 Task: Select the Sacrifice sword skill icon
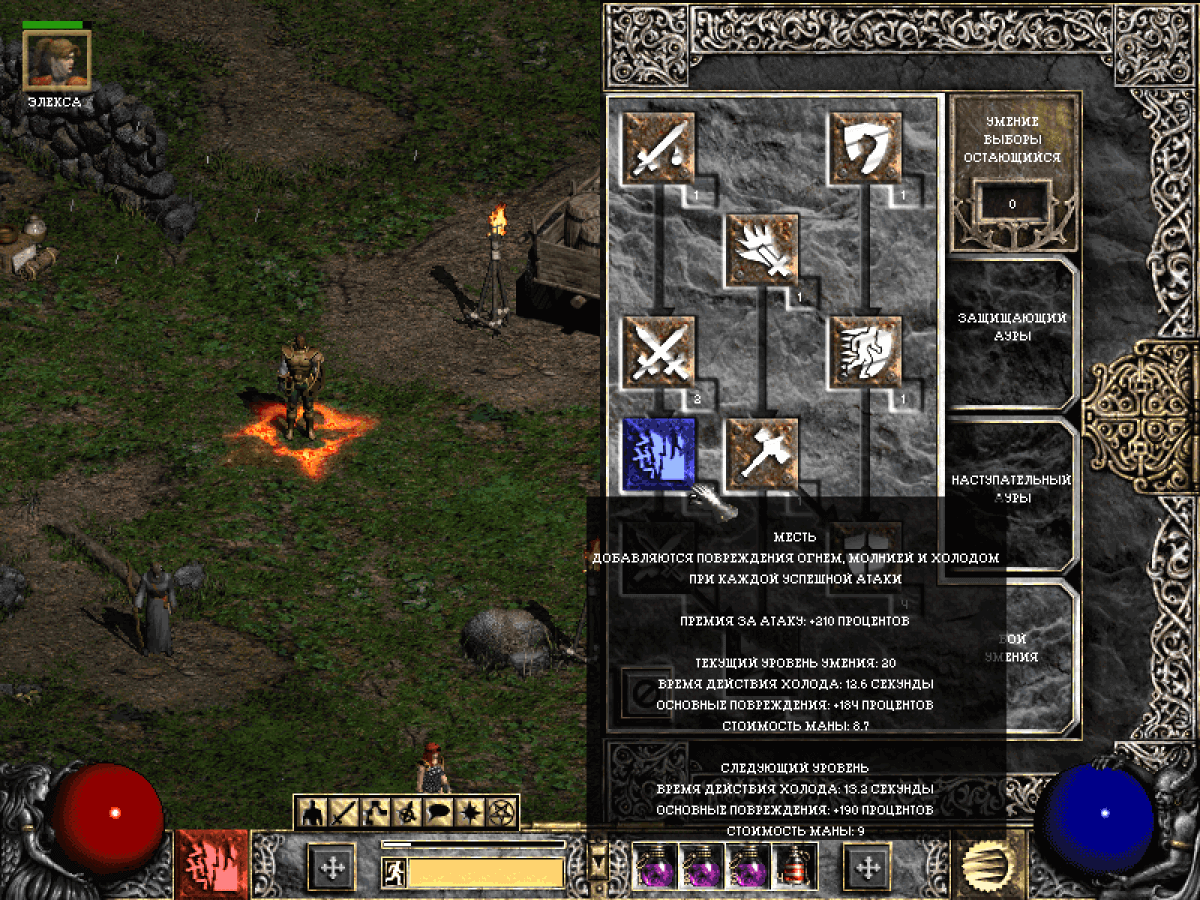point(659,149)
